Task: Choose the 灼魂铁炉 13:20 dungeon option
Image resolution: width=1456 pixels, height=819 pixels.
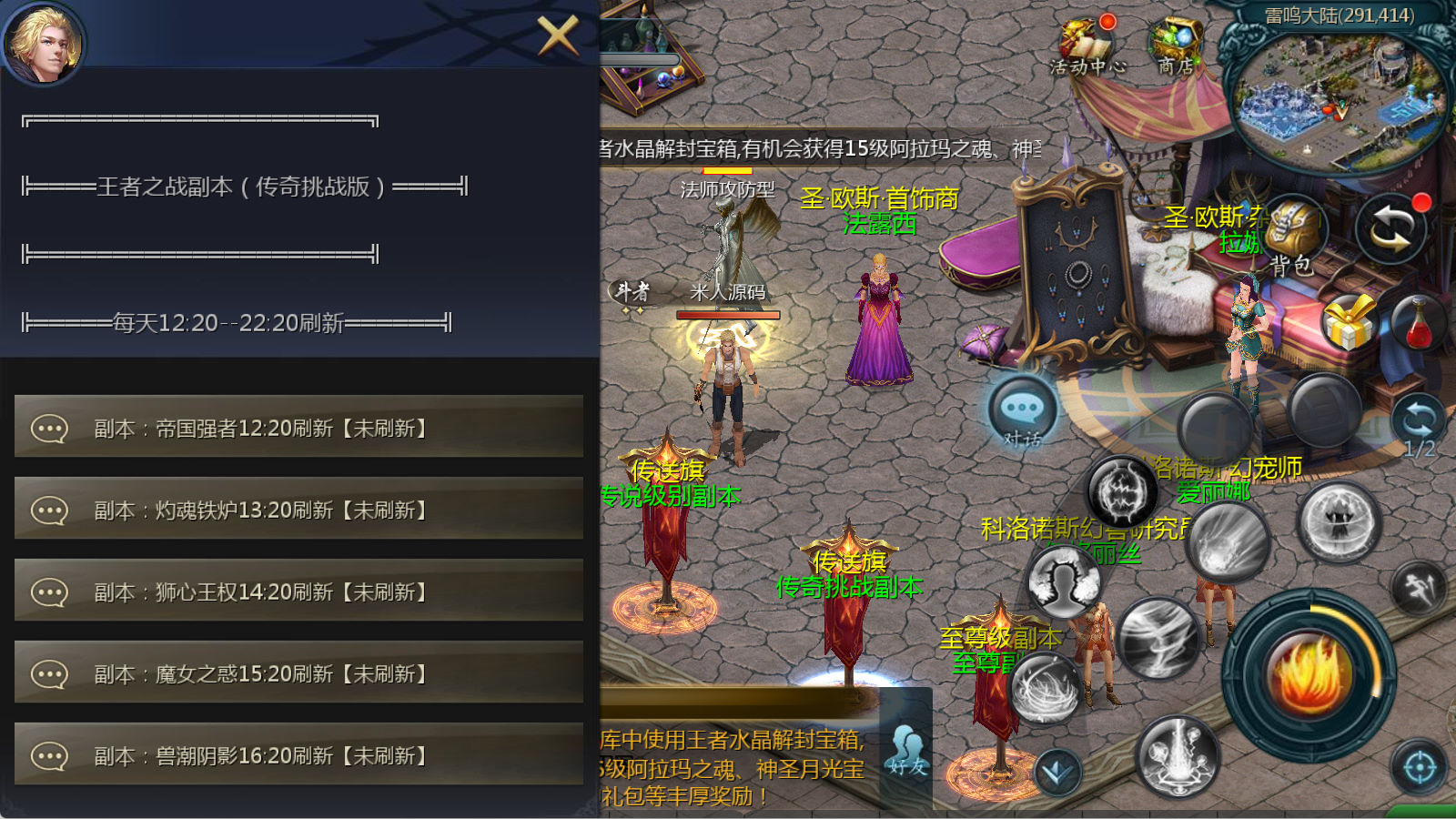Action: 298,510
